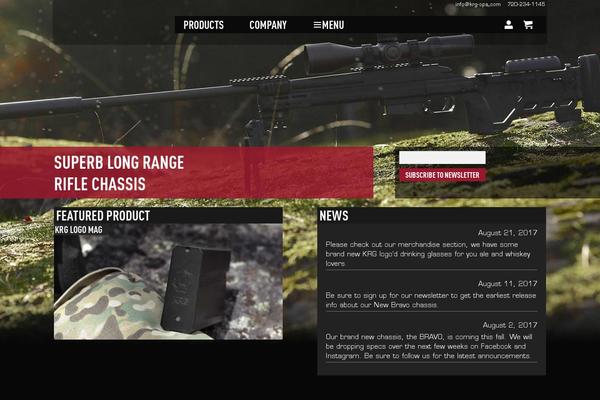Screen dimensions: 600x400
Task: Expand the hamburger Menu item
Action: click(x=328, y=25)
